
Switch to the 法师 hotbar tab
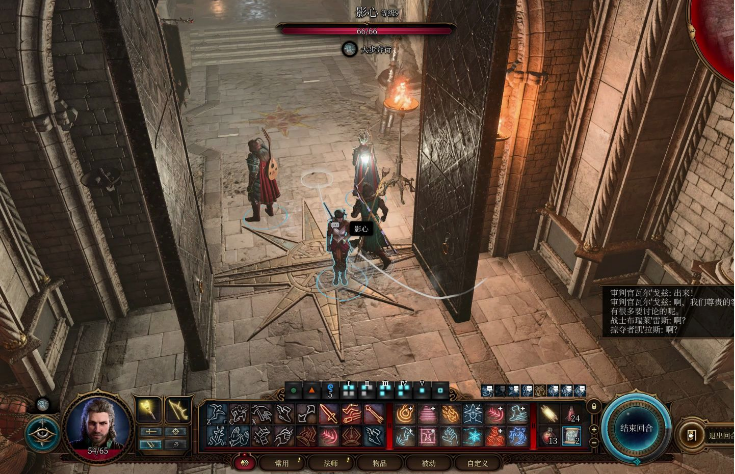click(x=331, y=463)
